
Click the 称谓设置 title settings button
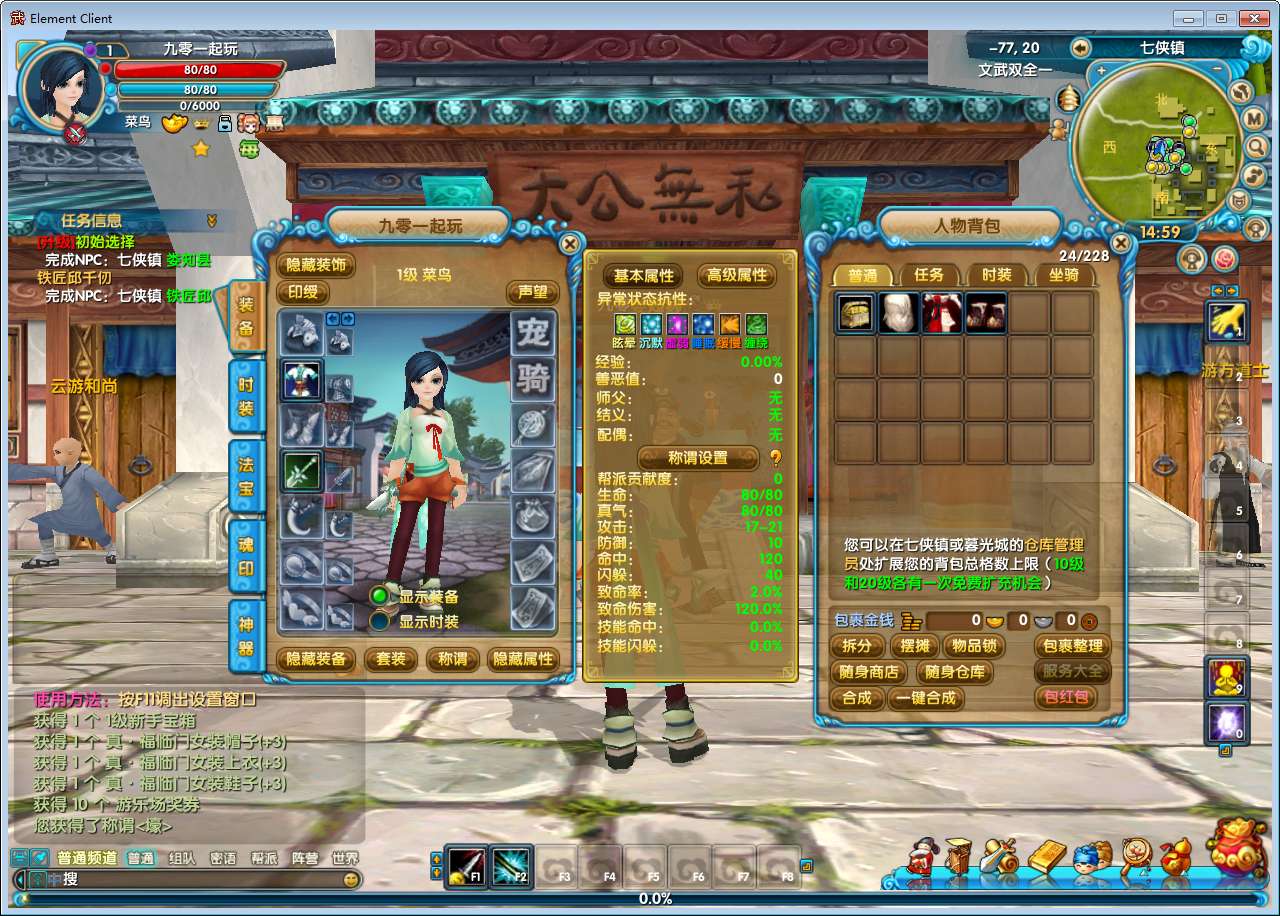(698, 457)
